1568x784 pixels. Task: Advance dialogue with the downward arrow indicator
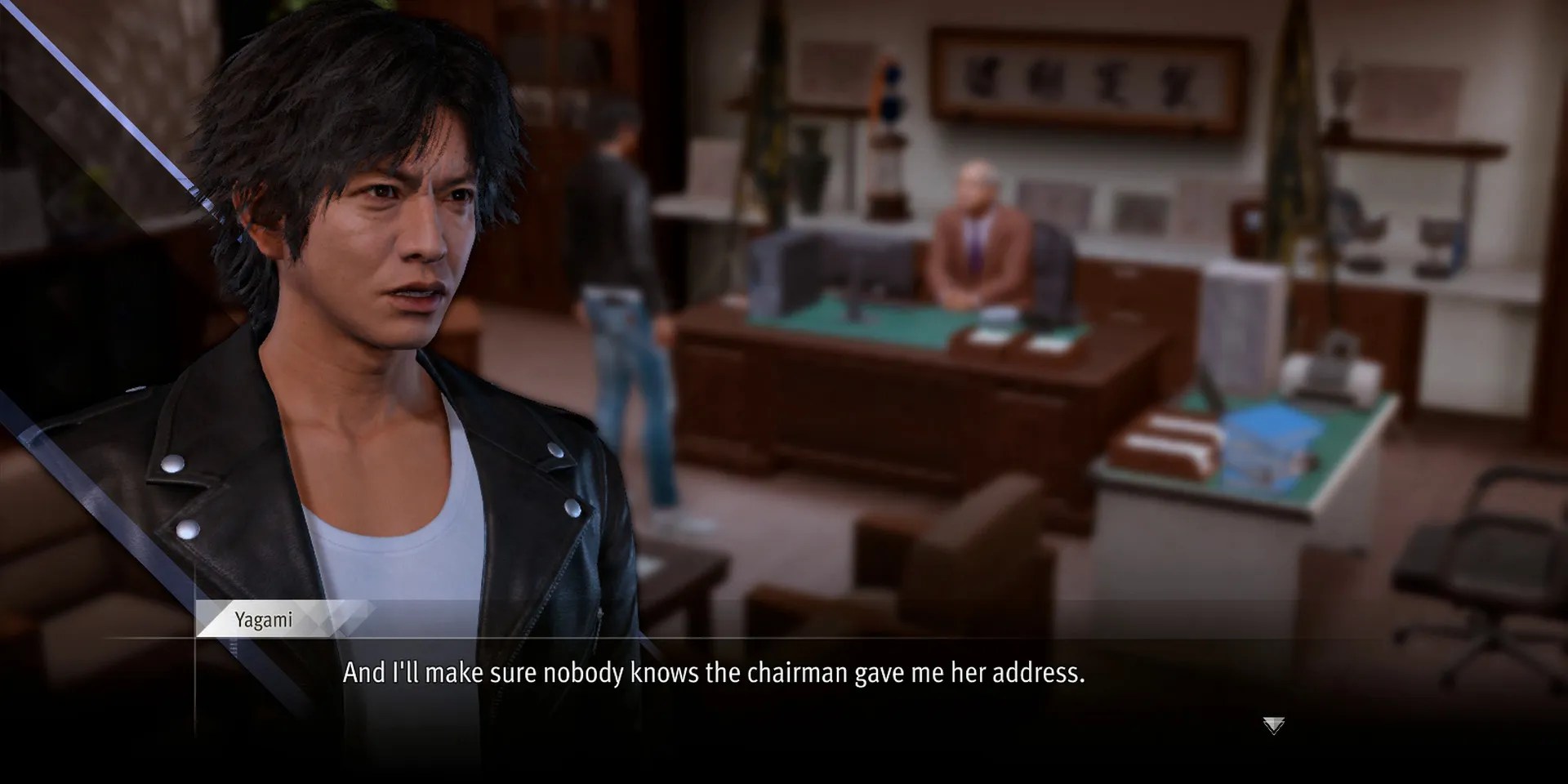pos(1273,724)
